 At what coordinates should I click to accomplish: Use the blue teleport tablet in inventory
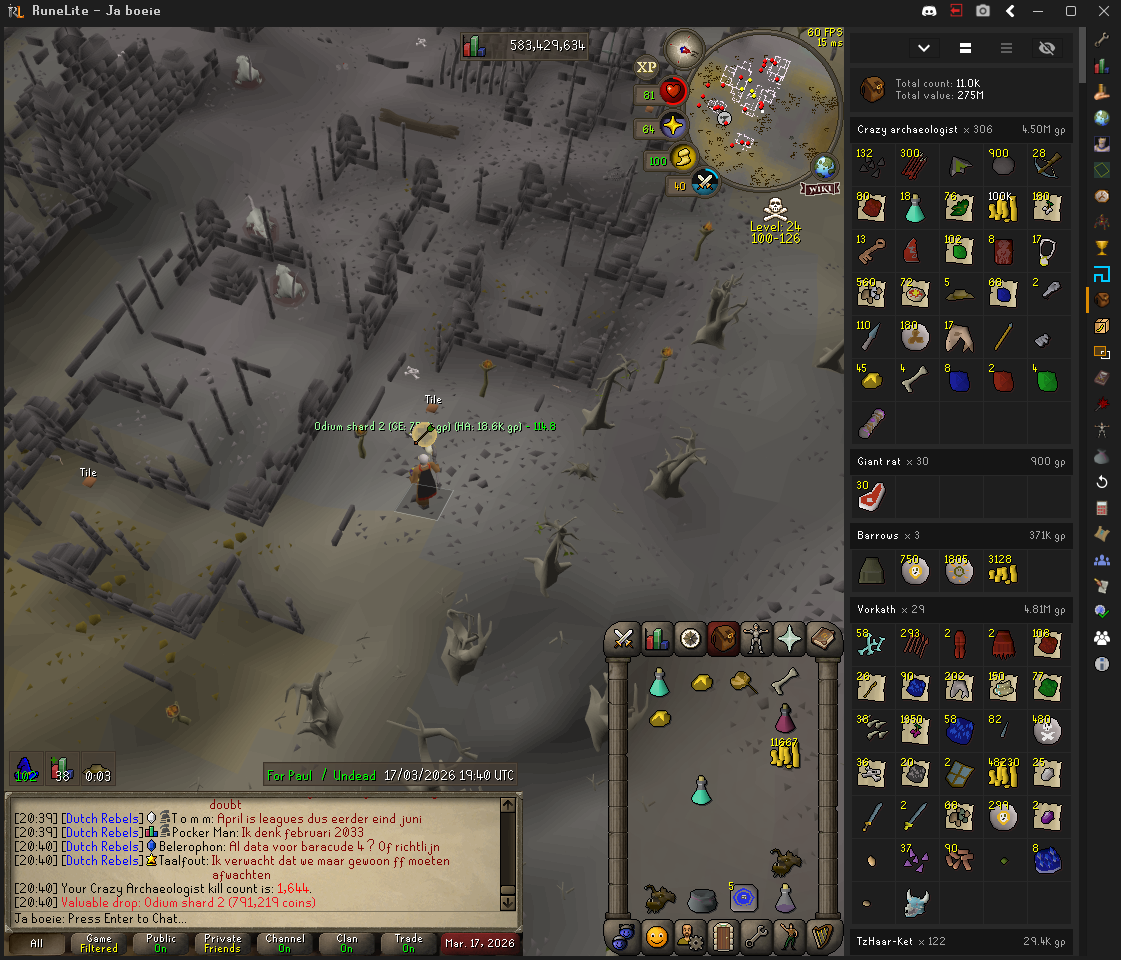743,897
